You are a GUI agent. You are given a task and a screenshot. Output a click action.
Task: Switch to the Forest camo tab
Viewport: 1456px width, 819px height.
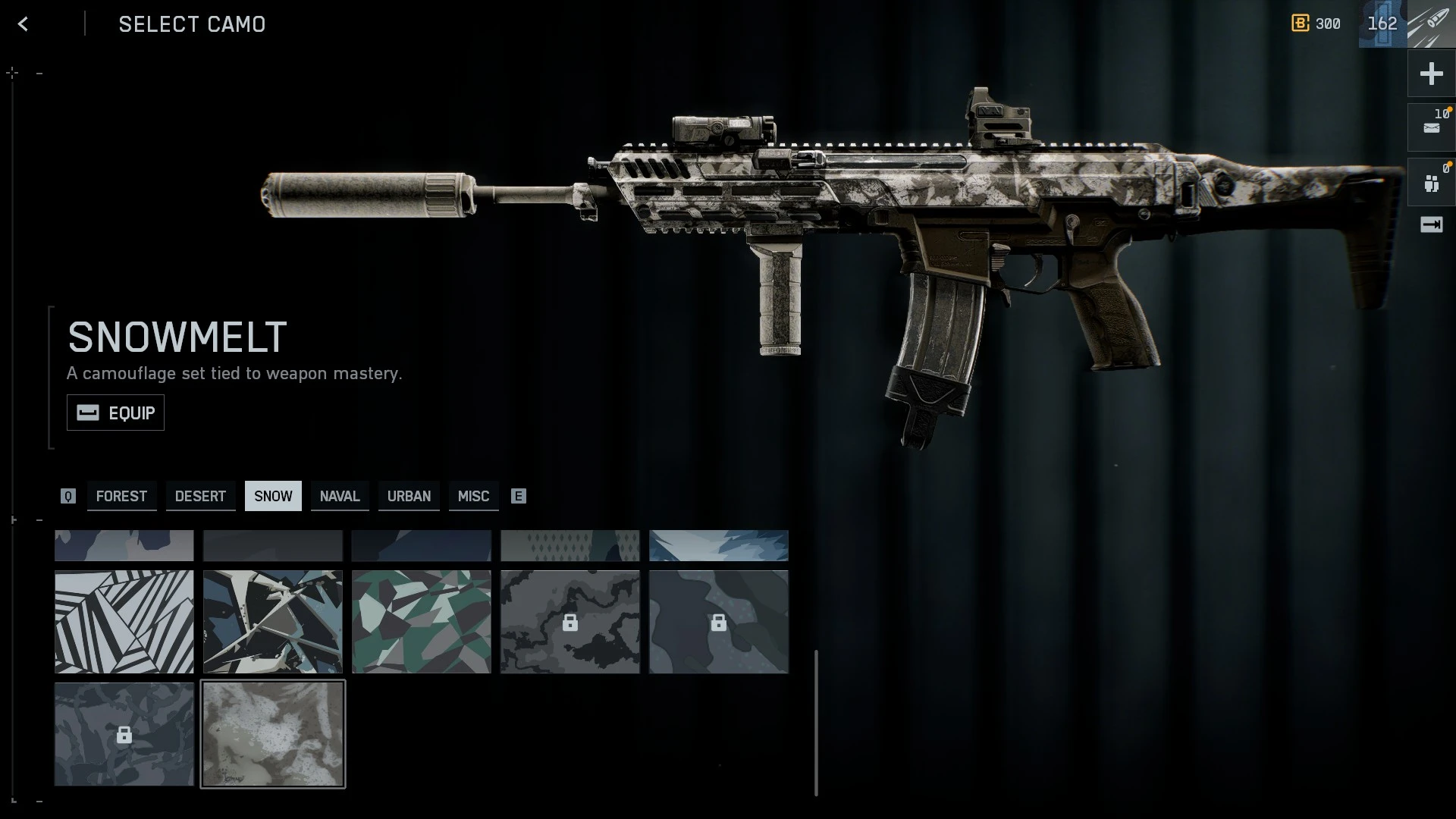coord(121,496)
